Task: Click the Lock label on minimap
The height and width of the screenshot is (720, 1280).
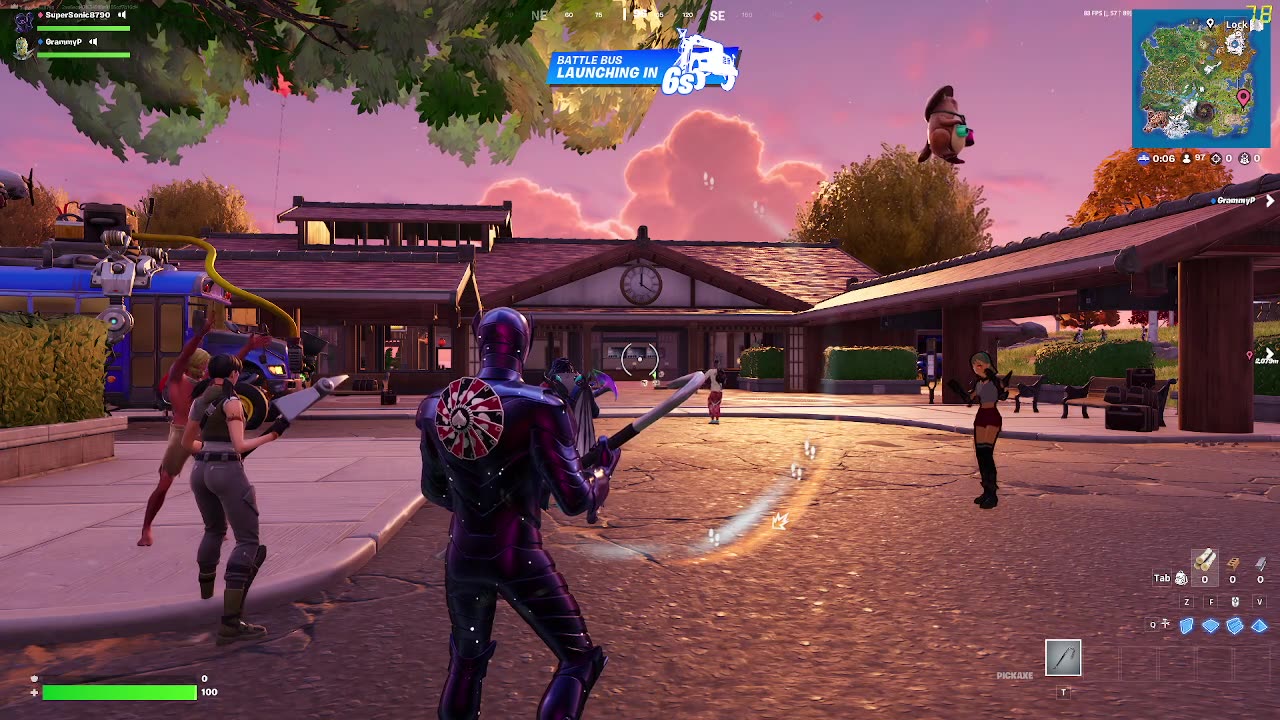Action: tap(1236, 24)
